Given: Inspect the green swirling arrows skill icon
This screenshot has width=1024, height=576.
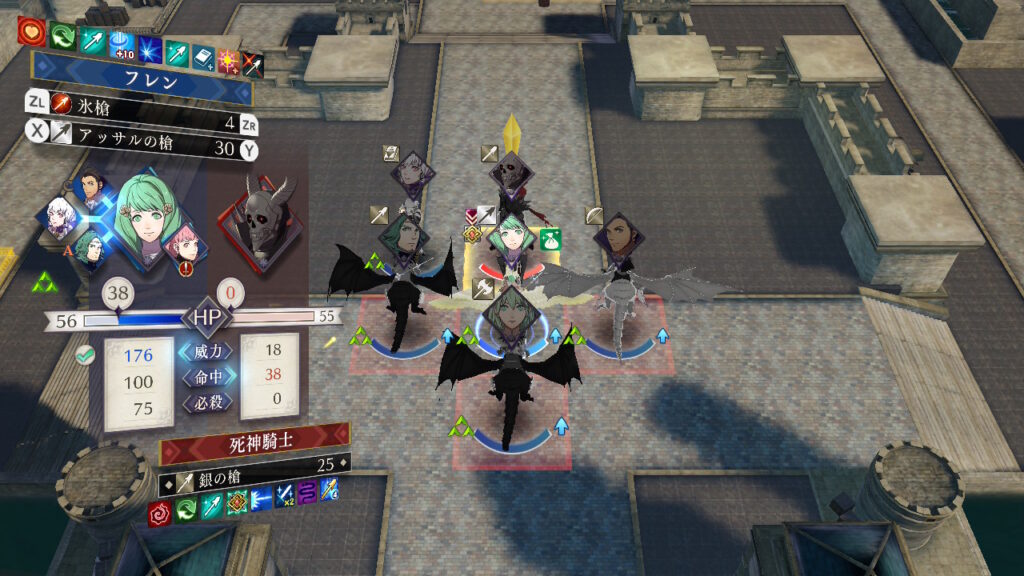Looking at the screenshot, I should (x=61, y=35).
